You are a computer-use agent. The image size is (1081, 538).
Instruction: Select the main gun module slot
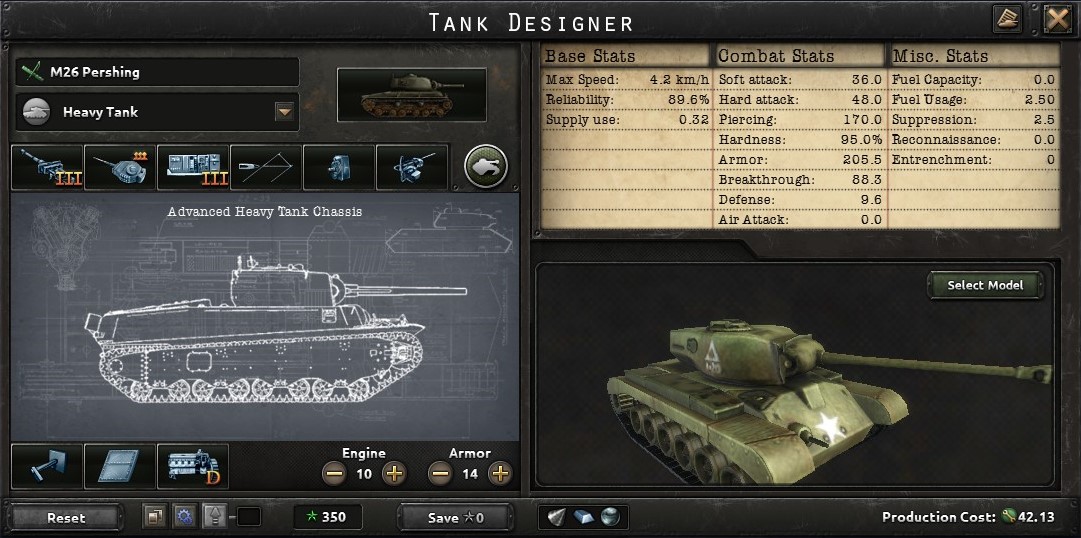[x=47, y=167]
